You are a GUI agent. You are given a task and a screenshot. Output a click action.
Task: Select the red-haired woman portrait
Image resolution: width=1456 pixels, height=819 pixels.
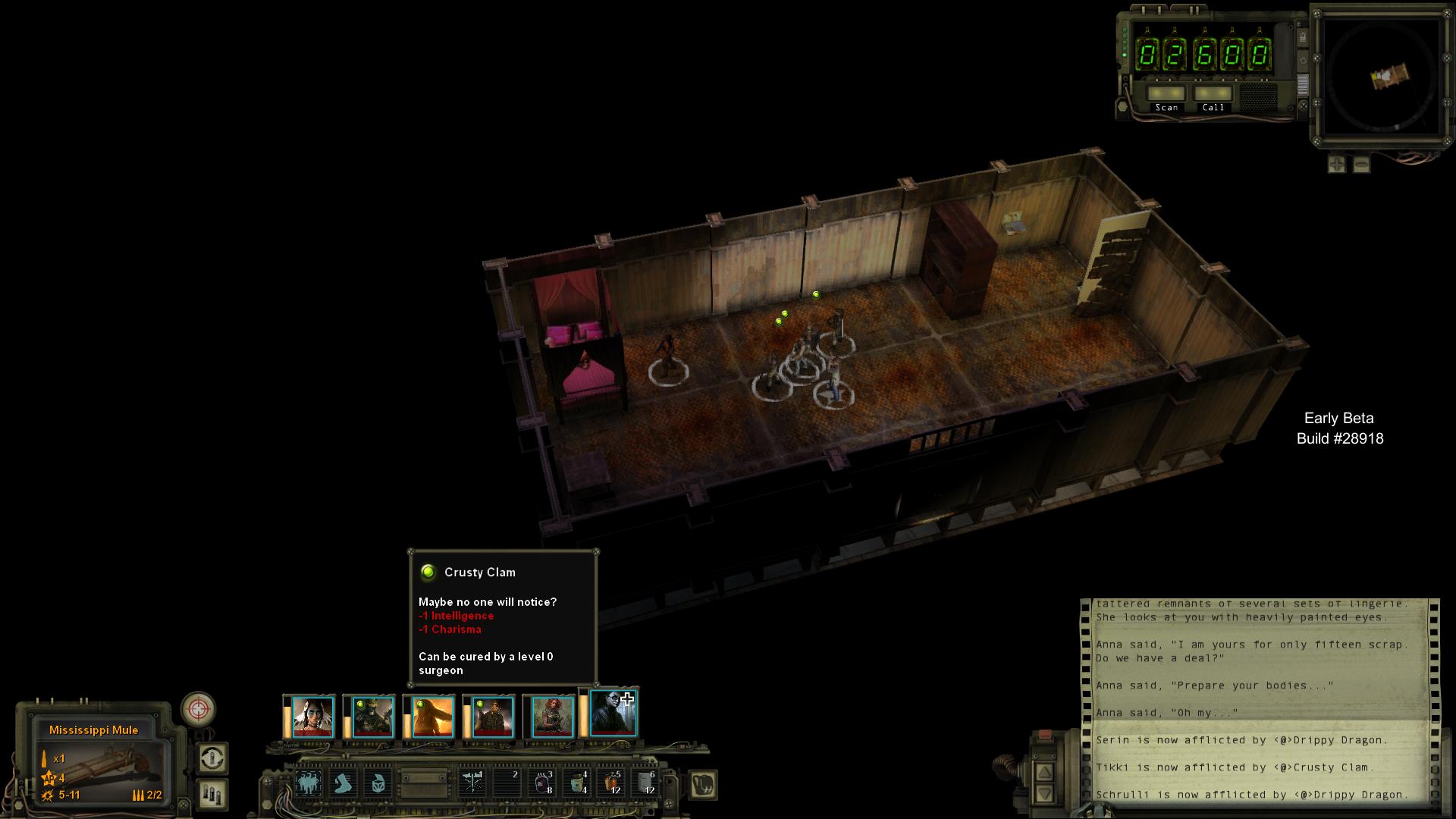552,717
